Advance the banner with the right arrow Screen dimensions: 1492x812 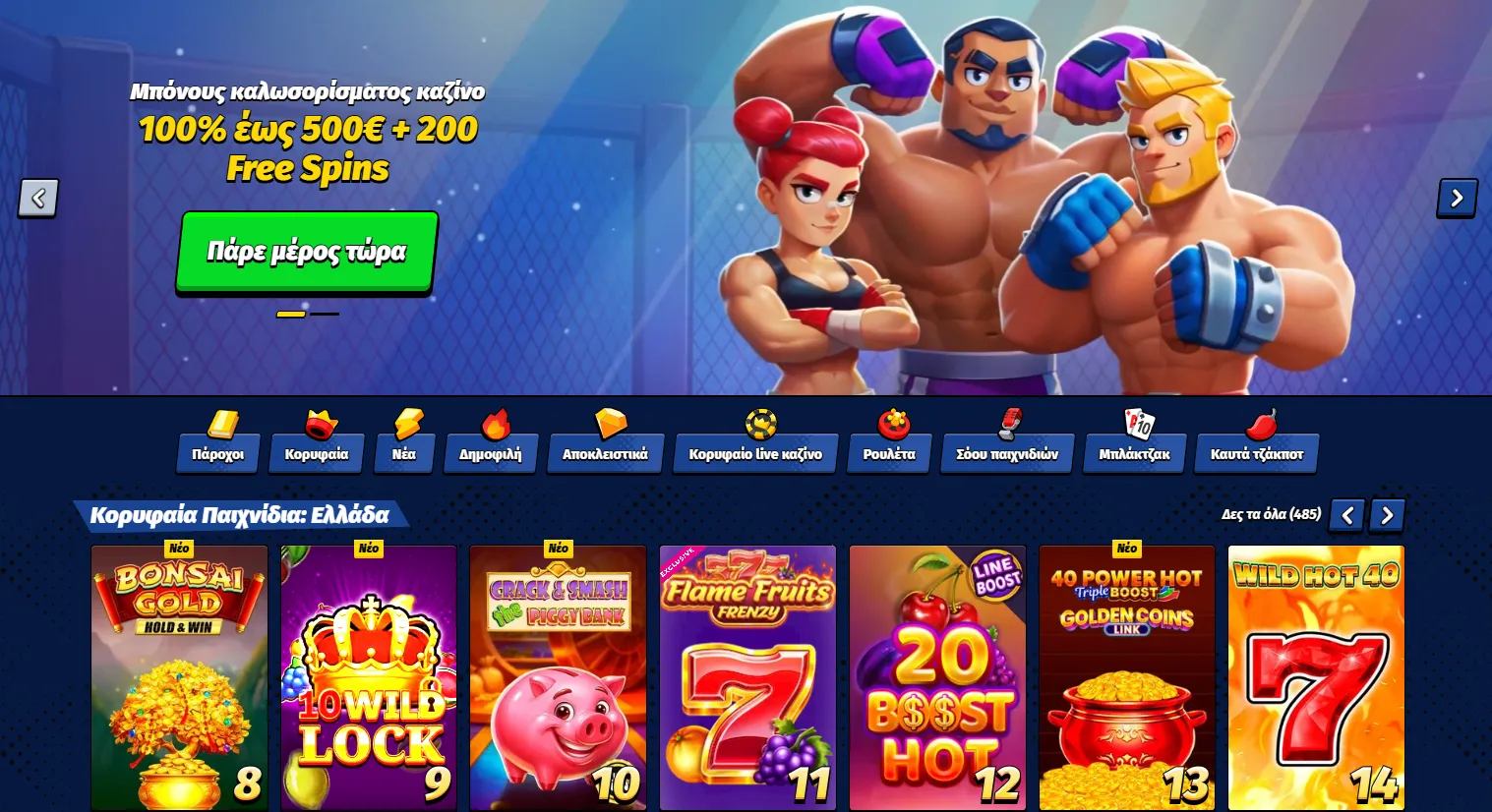[x=1457, y=198]
